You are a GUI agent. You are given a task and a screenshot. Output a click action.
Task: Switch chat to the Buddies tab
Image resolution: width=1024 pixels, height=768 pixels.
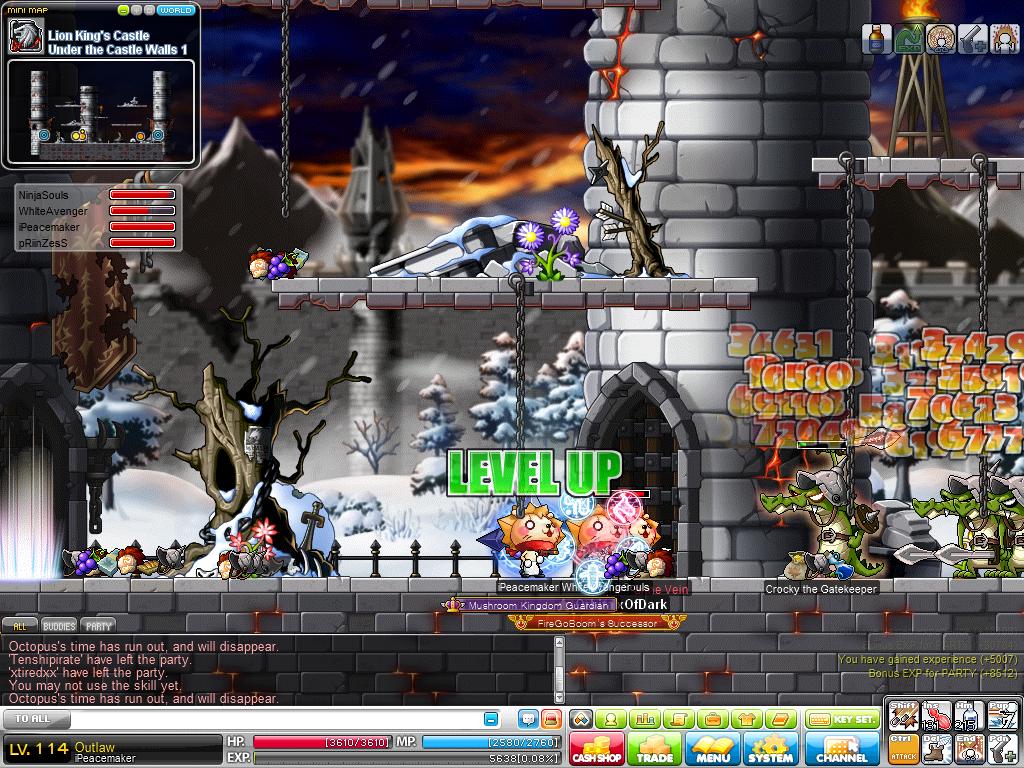pyautogui.click(x=59, y=626)
